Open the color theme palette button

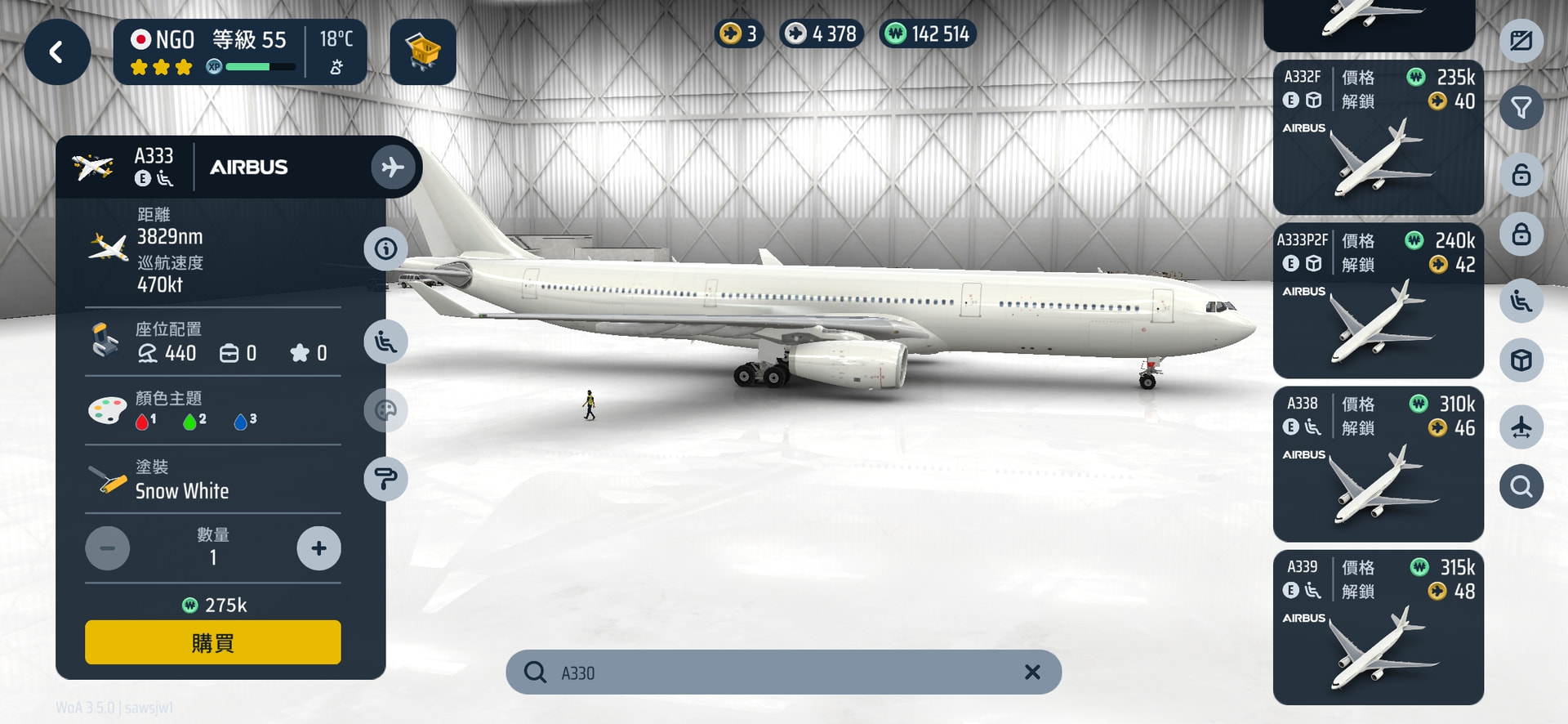(x=385, y=409)
